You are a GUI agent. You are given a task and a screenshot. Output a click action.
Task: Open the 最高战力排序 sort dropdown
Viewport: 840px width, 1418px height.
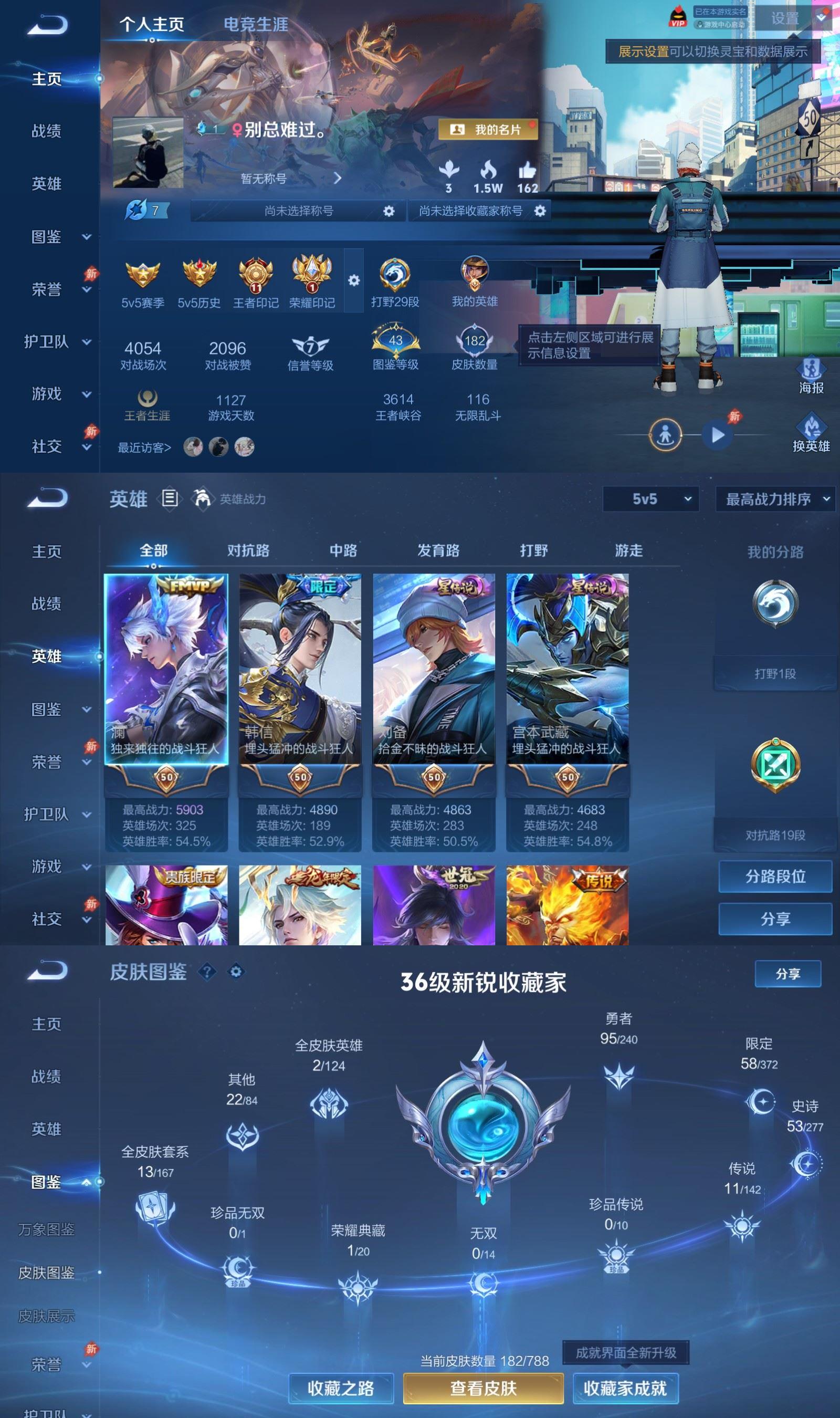point(773,500)
